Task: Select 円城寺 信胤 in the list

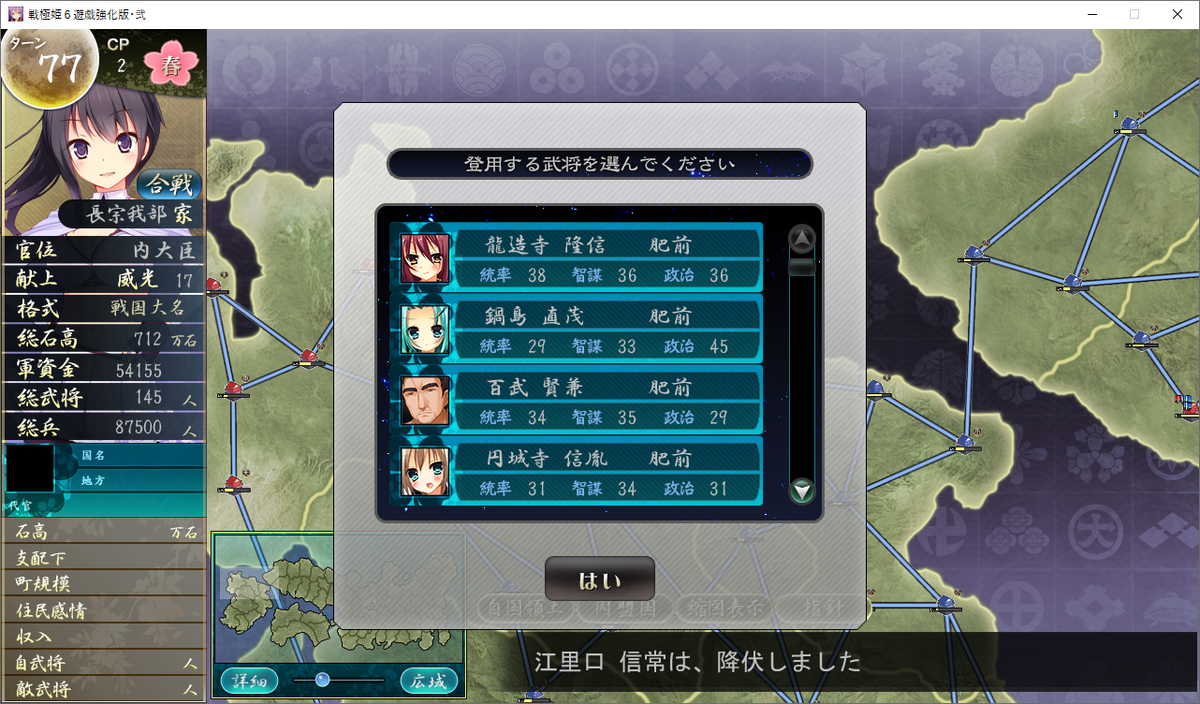Action: [x=577, y=471]
